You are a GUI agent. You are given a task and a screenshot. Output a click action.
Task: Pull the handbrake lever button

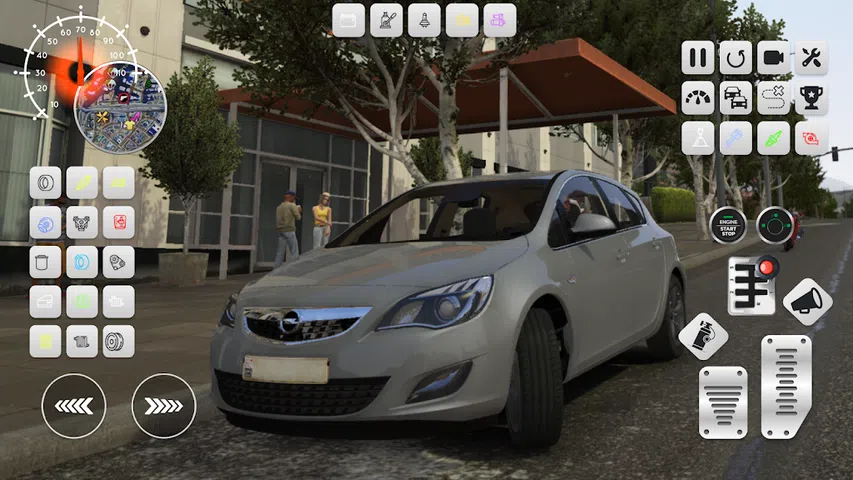703,336
